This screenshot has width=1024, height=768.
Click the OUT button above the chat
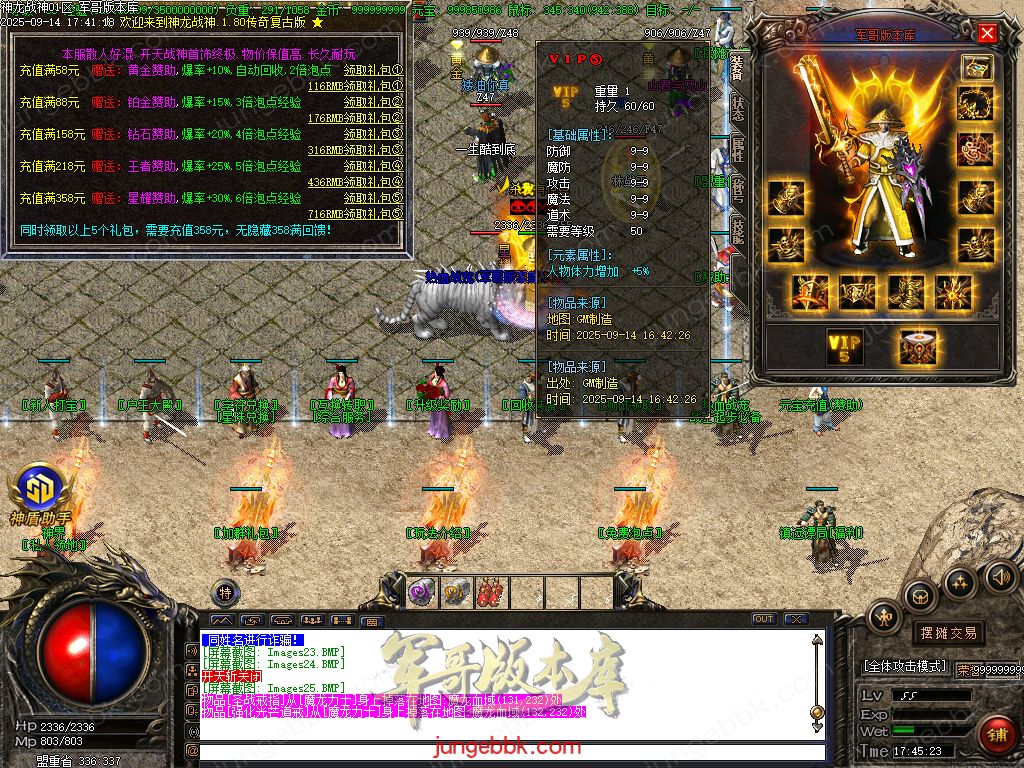click(764, 619)
